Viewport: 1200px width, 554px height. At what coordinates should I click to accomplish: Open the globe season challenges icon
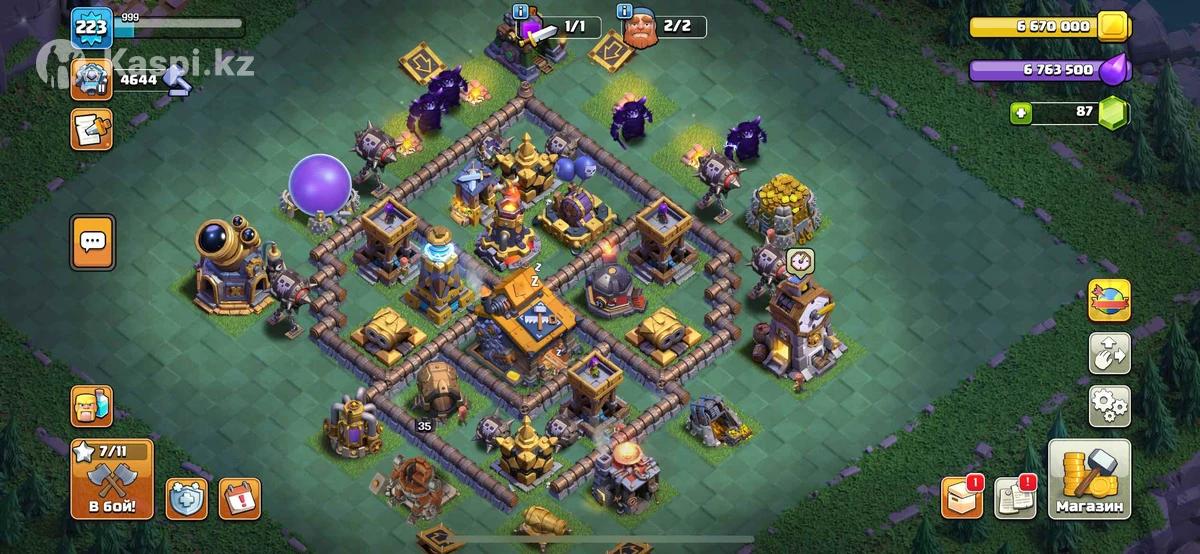(1109, 300)
